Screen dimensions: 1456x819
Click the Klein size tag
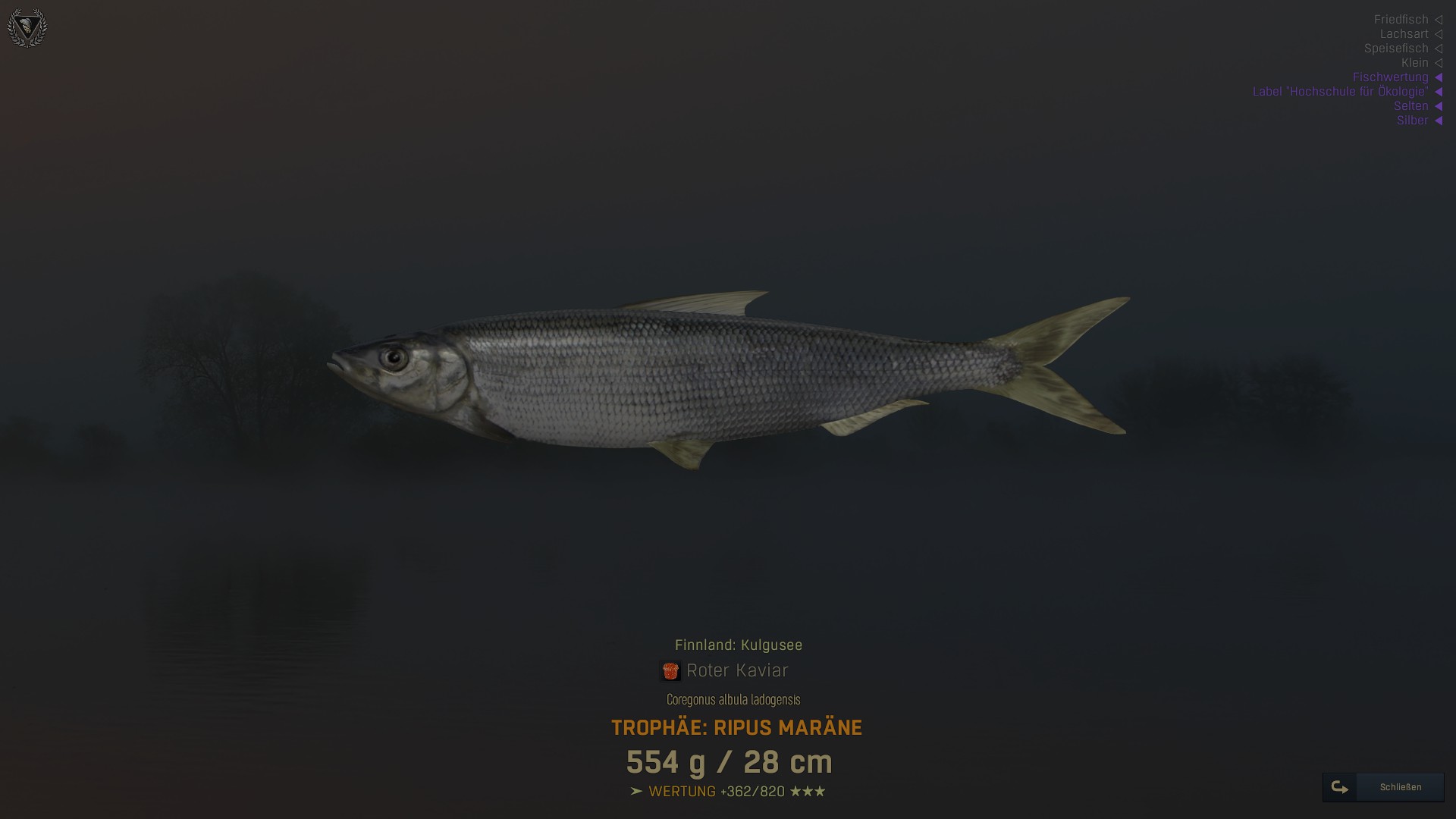click(x=1414, y=63)
